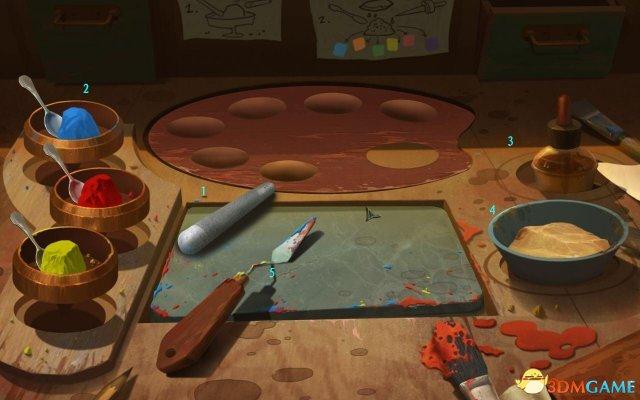Image resolution: width=640 pixels, height=400 pixels.
Task: Pick up the grey stone pestle
Action: tap(227, 218)
